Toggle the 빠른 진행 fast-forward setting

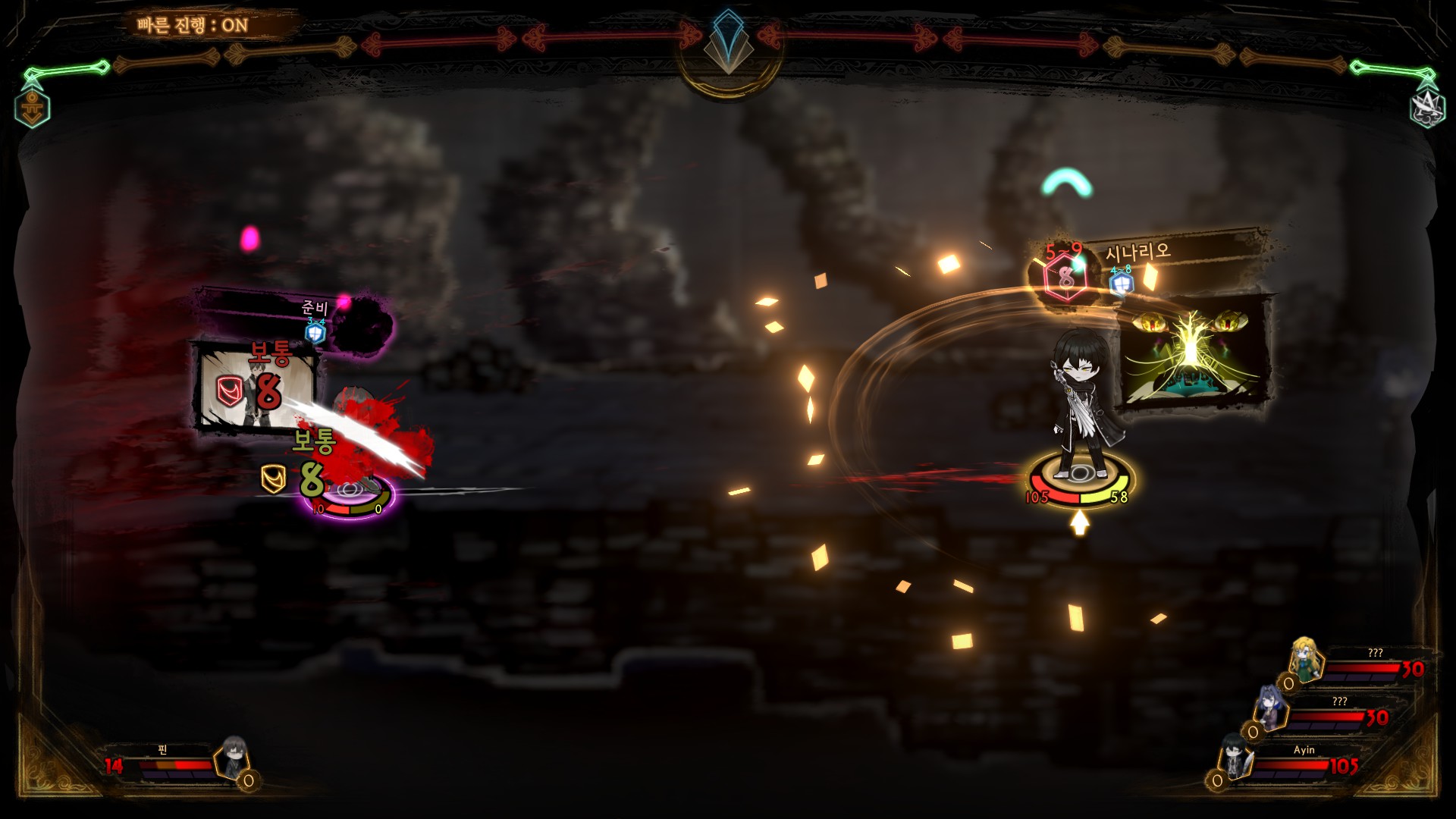(x=193, y=25)
